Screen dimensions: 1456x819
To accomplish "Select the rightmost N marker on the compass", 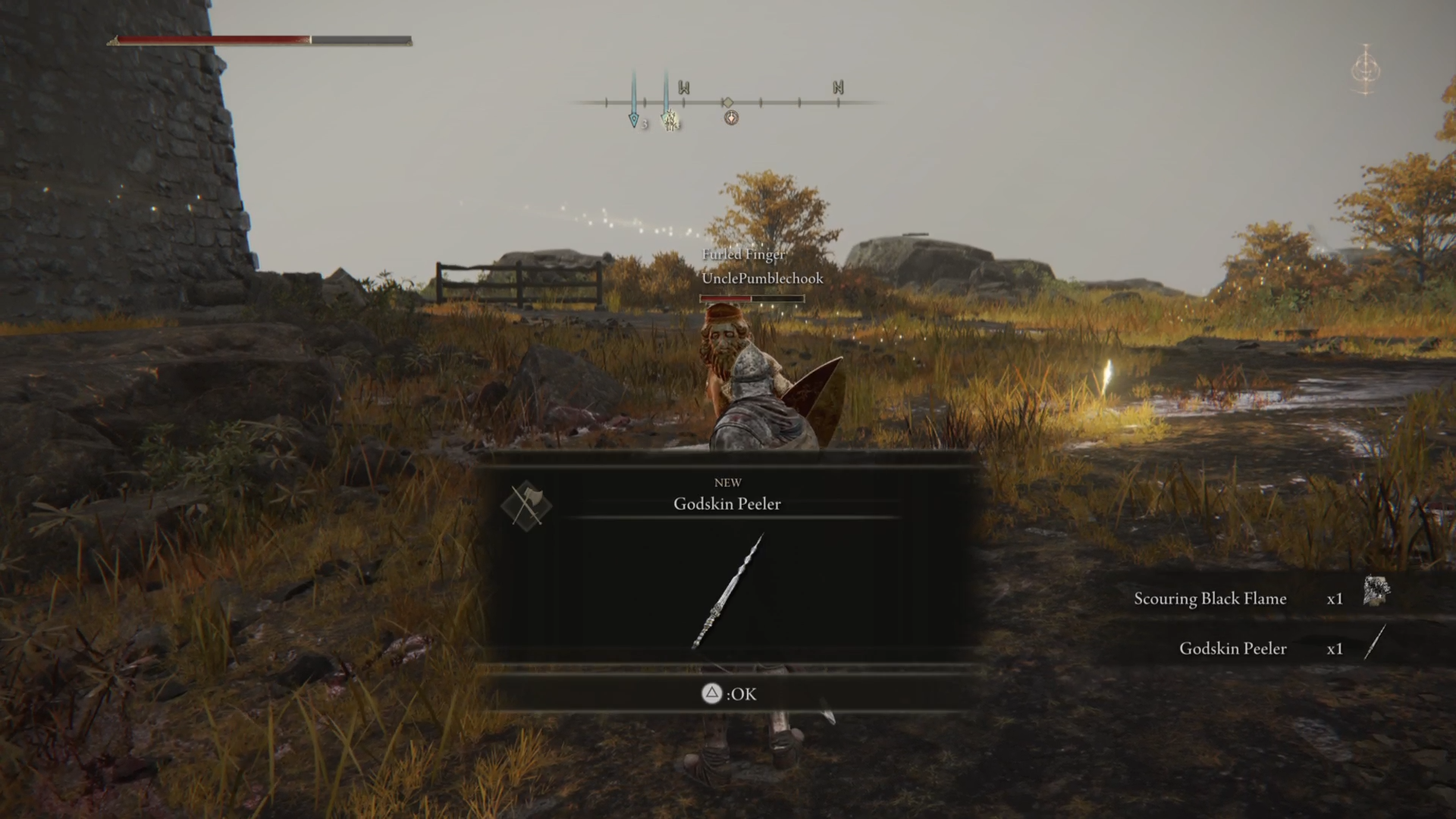I will (x=837, y=88).
